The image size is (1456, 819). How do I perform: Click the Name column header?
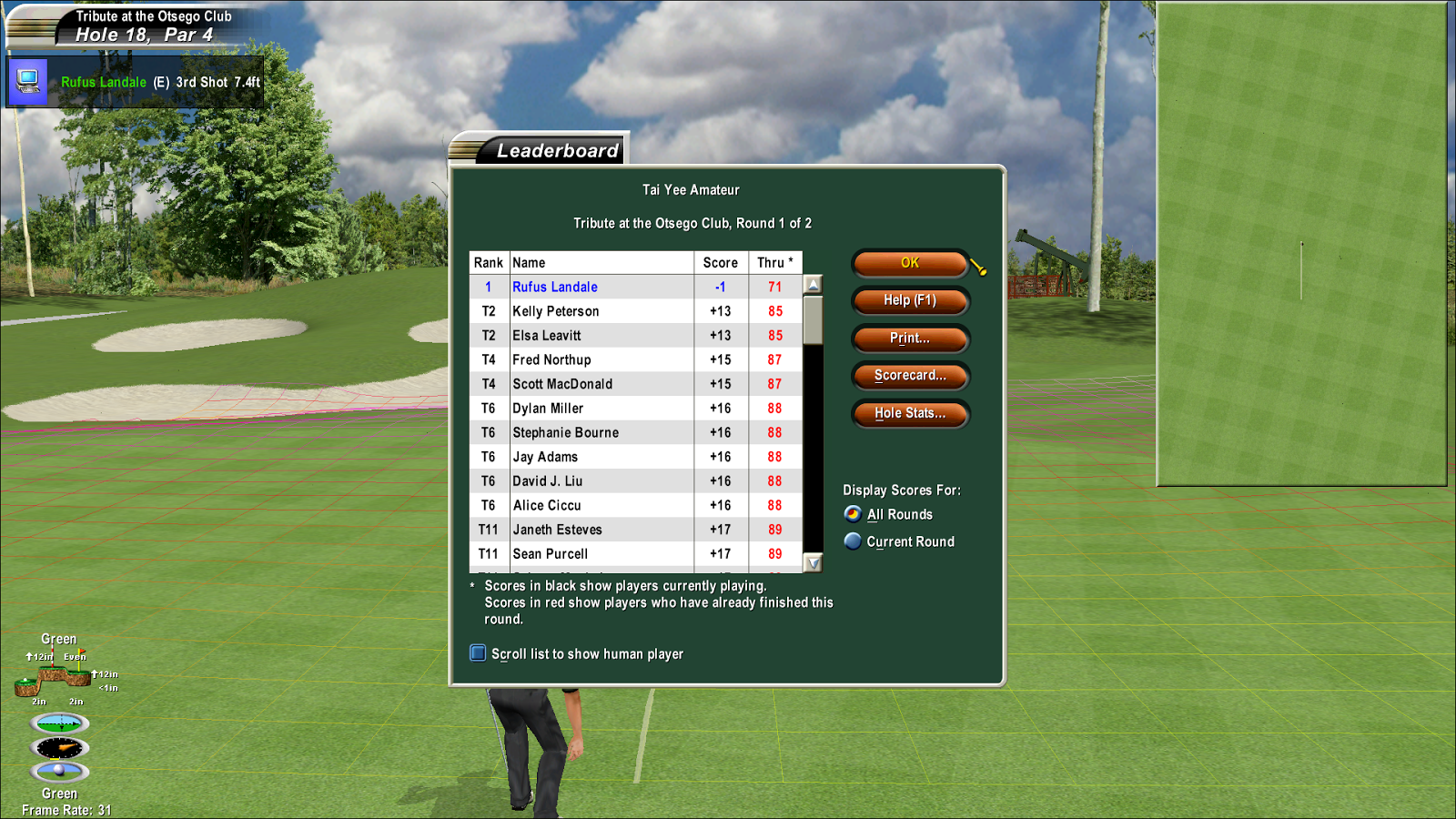coord(601,263)
